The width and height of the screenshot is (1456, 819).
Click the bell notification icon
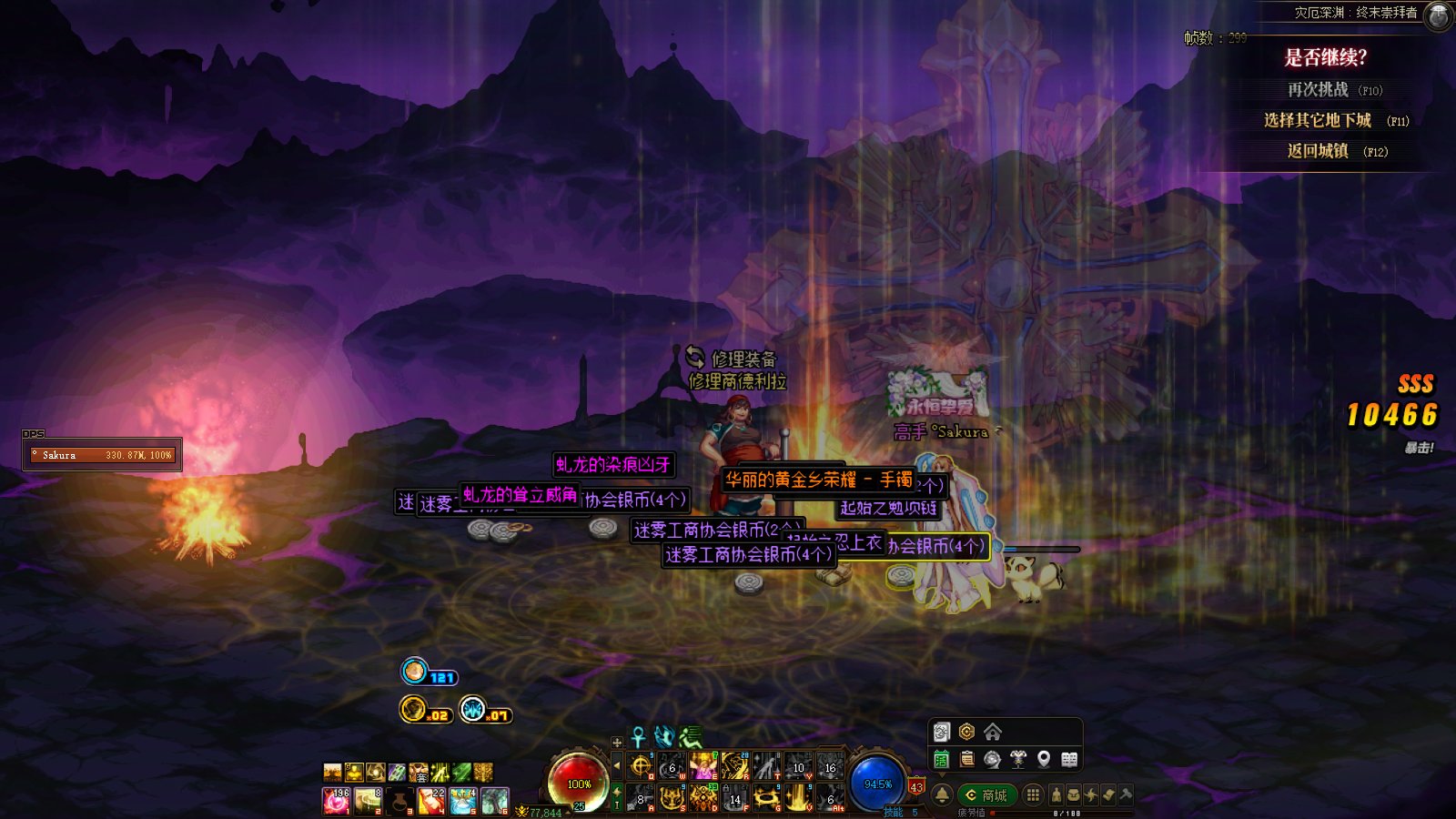point(943,795)
